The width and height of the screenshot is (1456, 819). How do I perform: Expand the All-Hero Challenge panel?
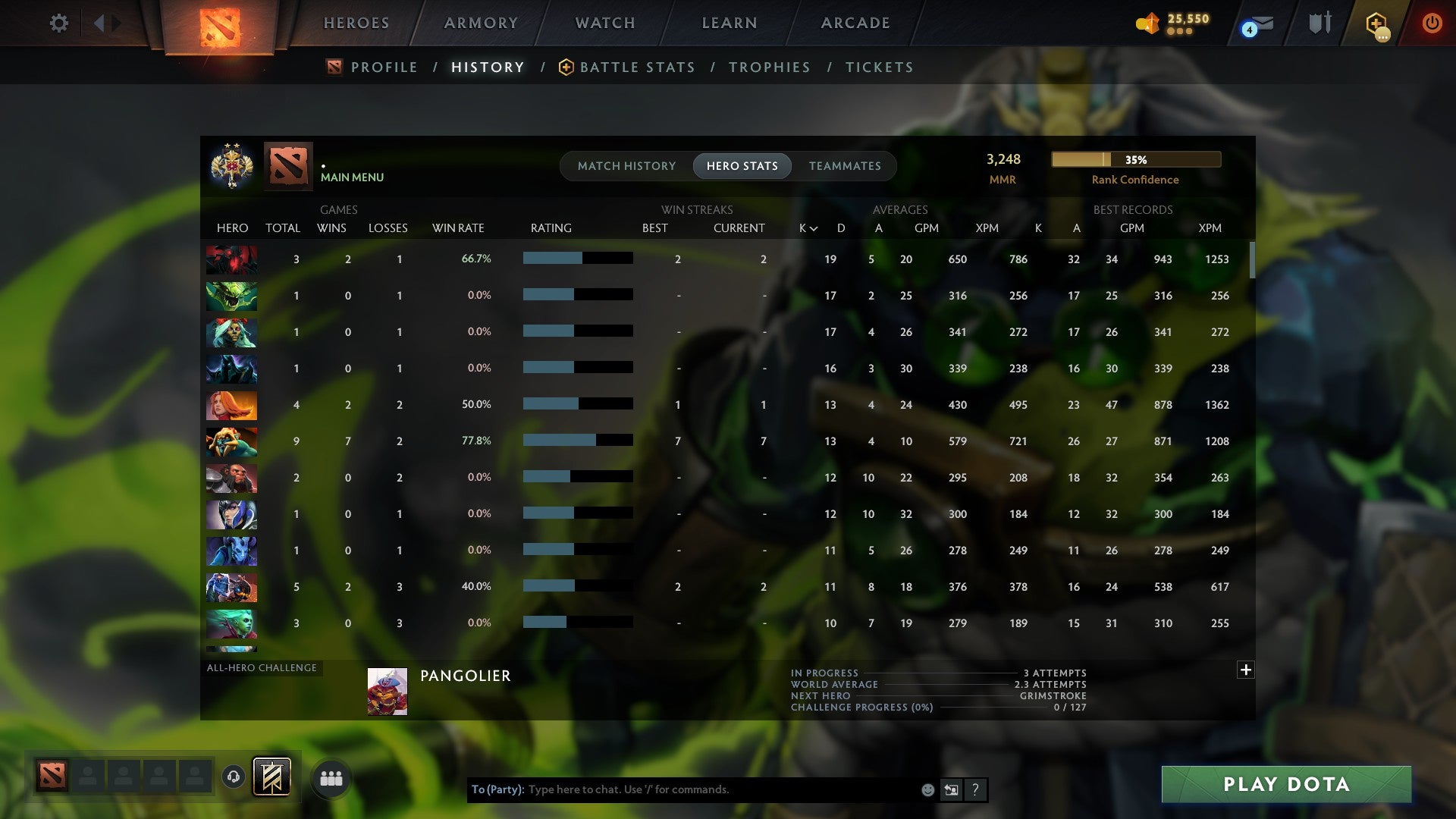click(x=1245, y=670)
